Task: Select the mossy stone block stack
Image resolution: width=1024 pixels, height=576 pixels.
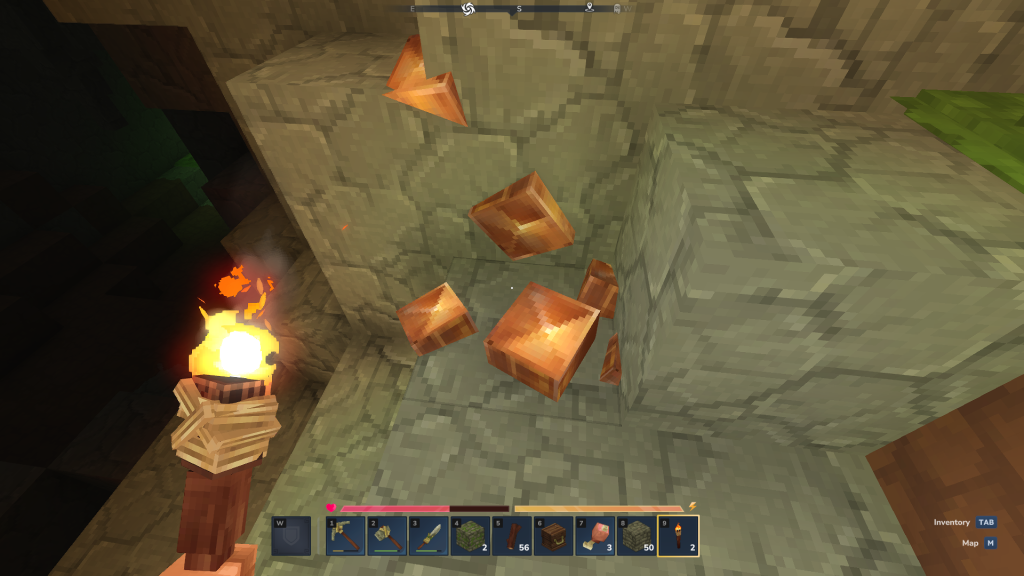Action: tap(469, 535)
